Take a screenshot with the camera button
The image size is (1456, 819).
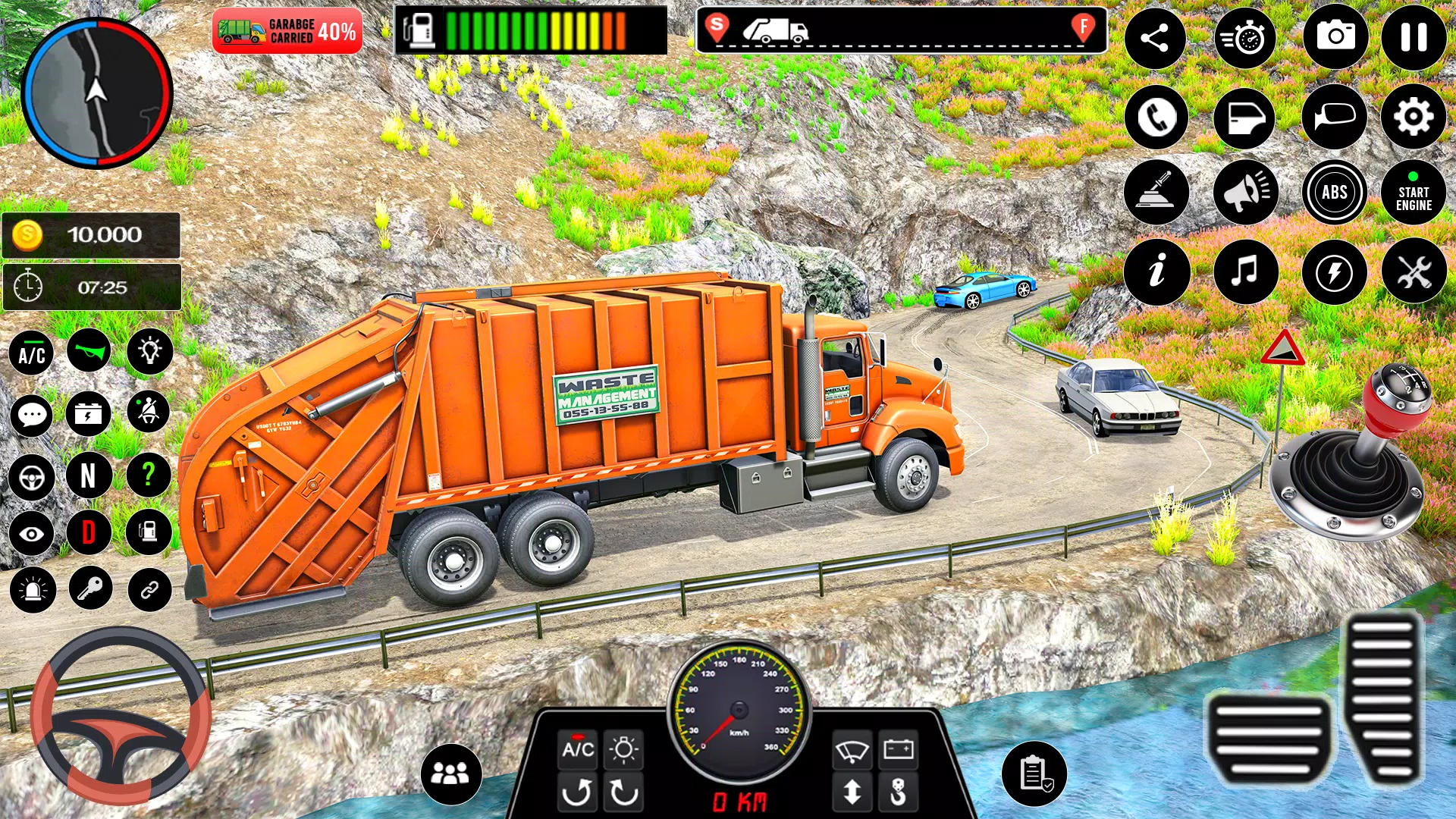1335,37
